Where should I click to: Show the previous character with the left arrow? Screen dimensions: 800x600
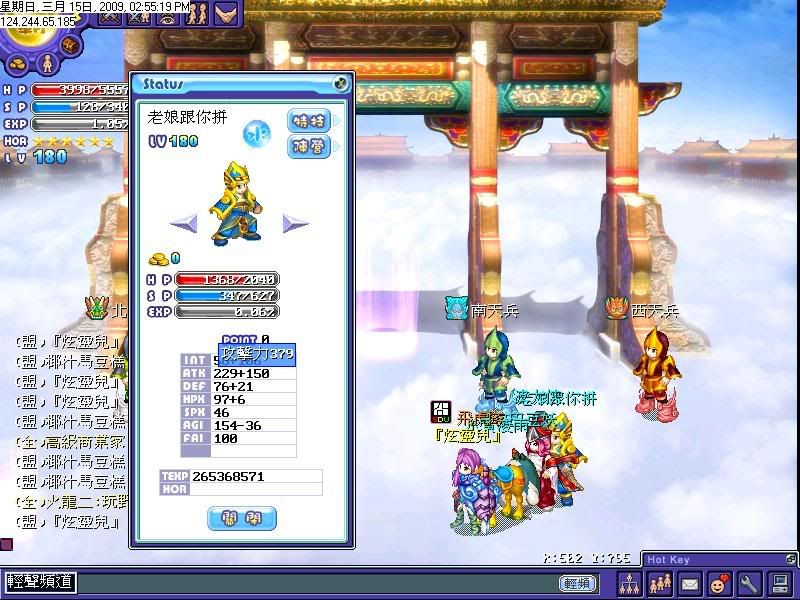[x=182, y=223]
